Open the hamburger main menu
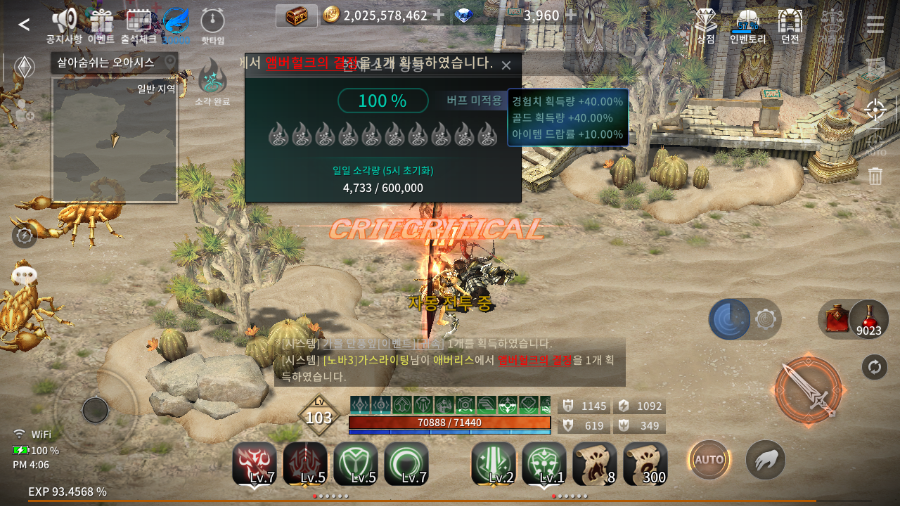The image size is (900, 506). 875,24
